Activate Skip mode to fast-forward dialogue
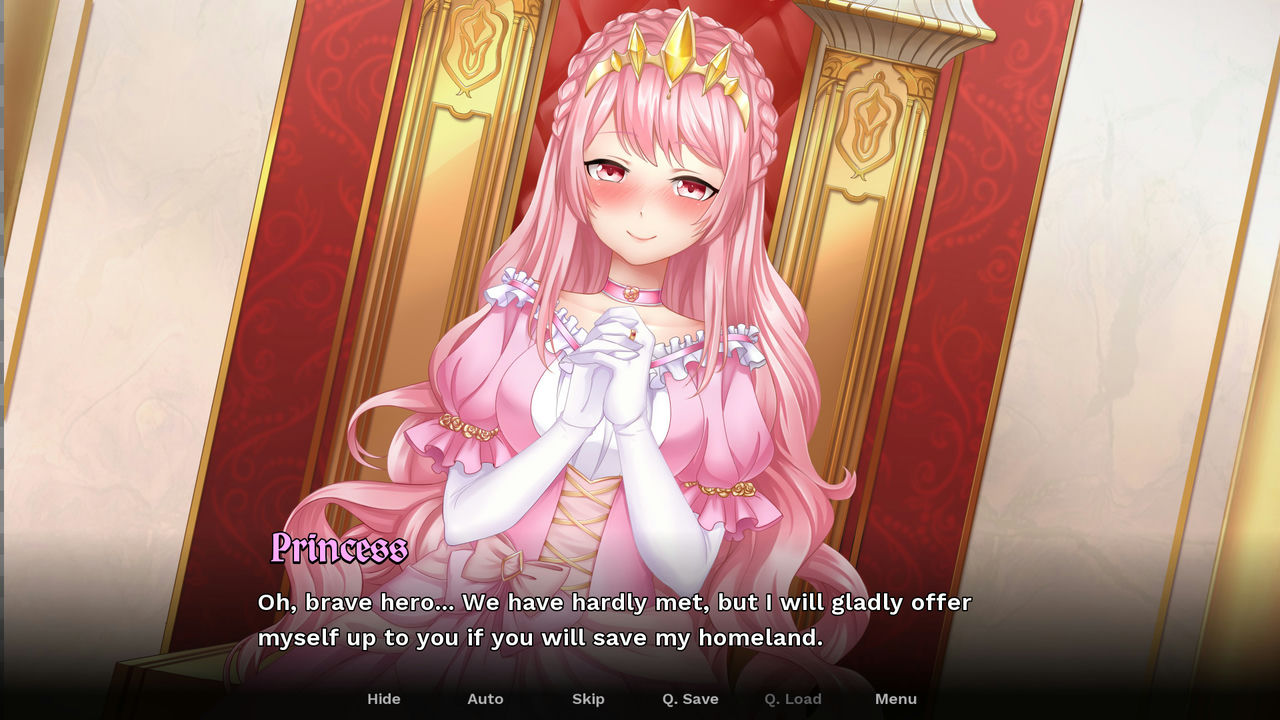This screenshot has width=1280, height=720. 588,699
